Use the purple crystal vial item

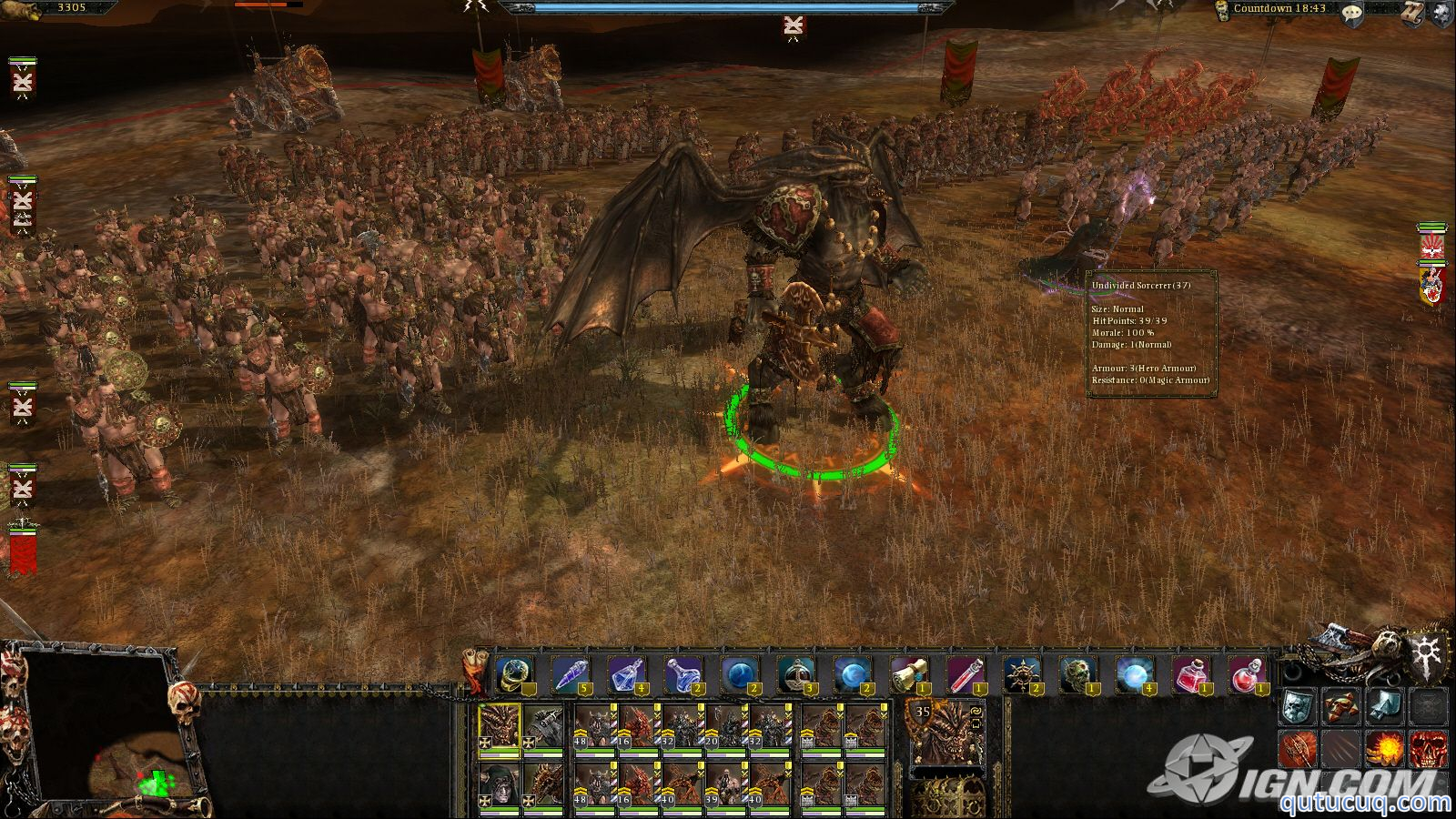click(x=571, y=675)
